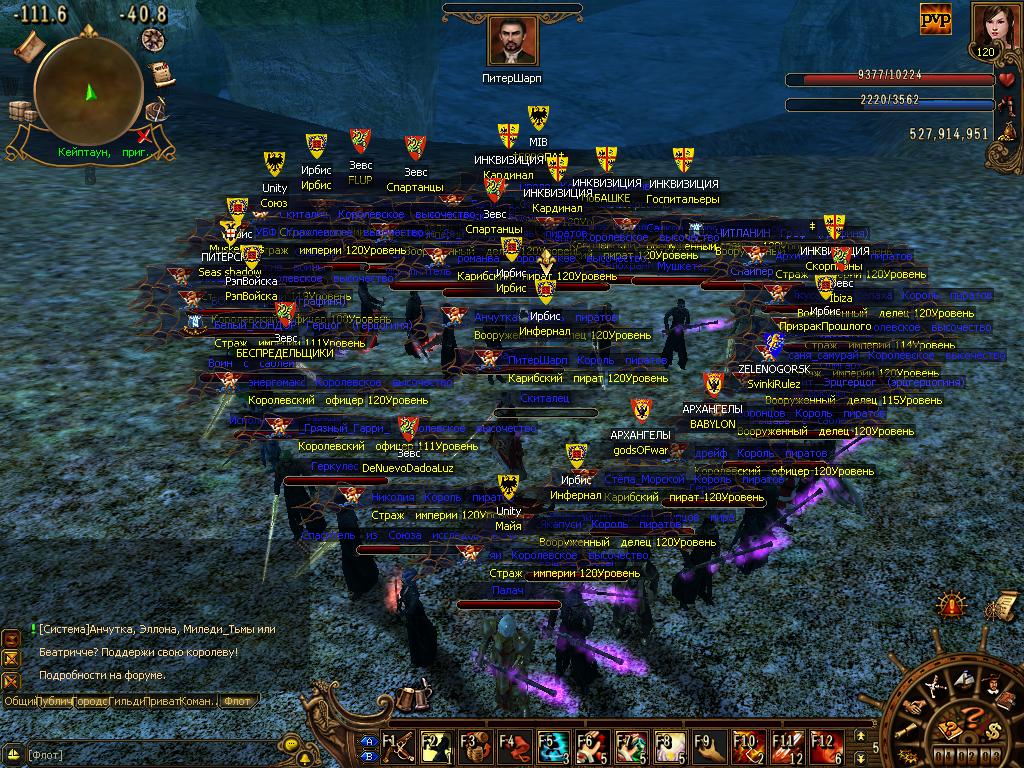Screen dimensions: 1024x768
Task: Switch to the Общий chat tab
Action: (x=20, y=701)
